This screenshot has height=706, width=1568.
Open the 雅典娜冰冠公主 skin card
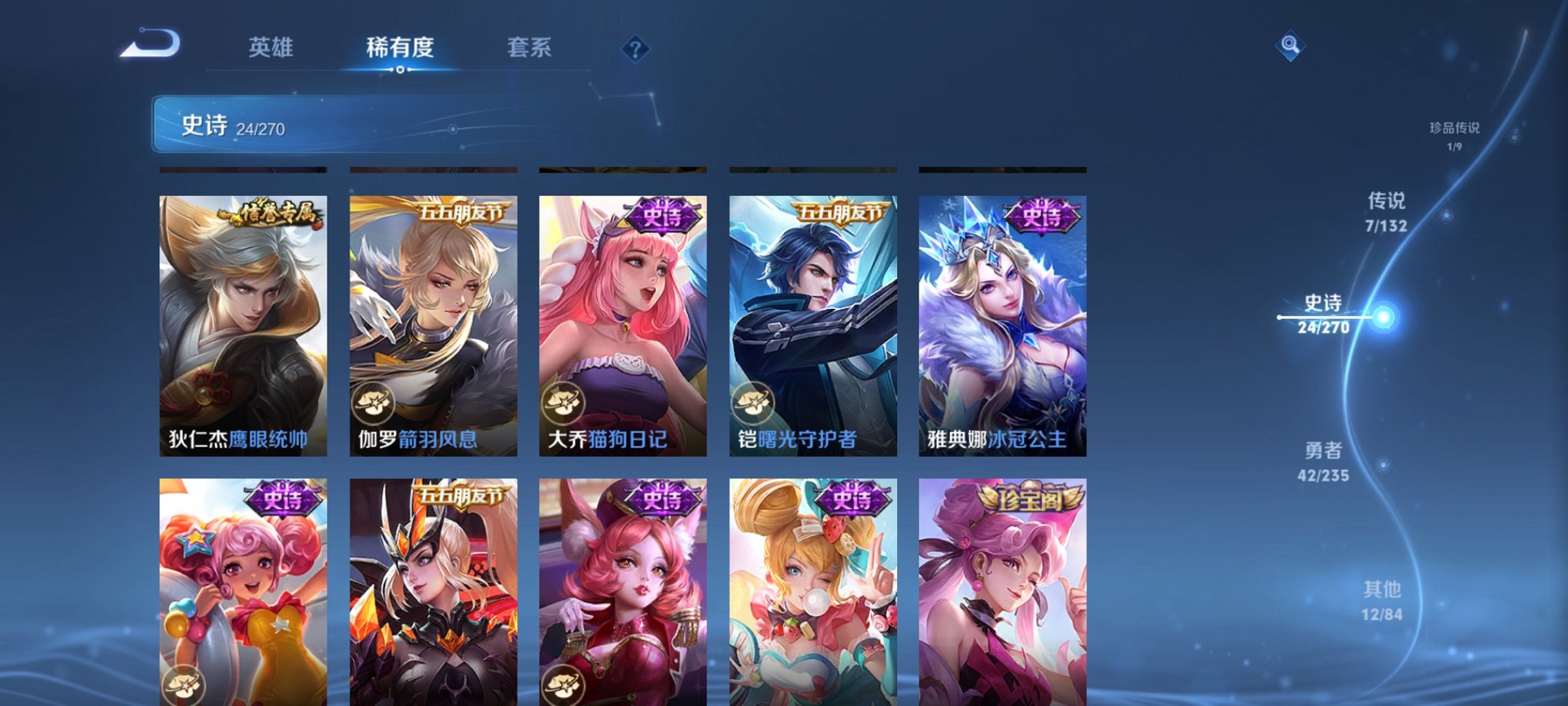click(1001, 323)
